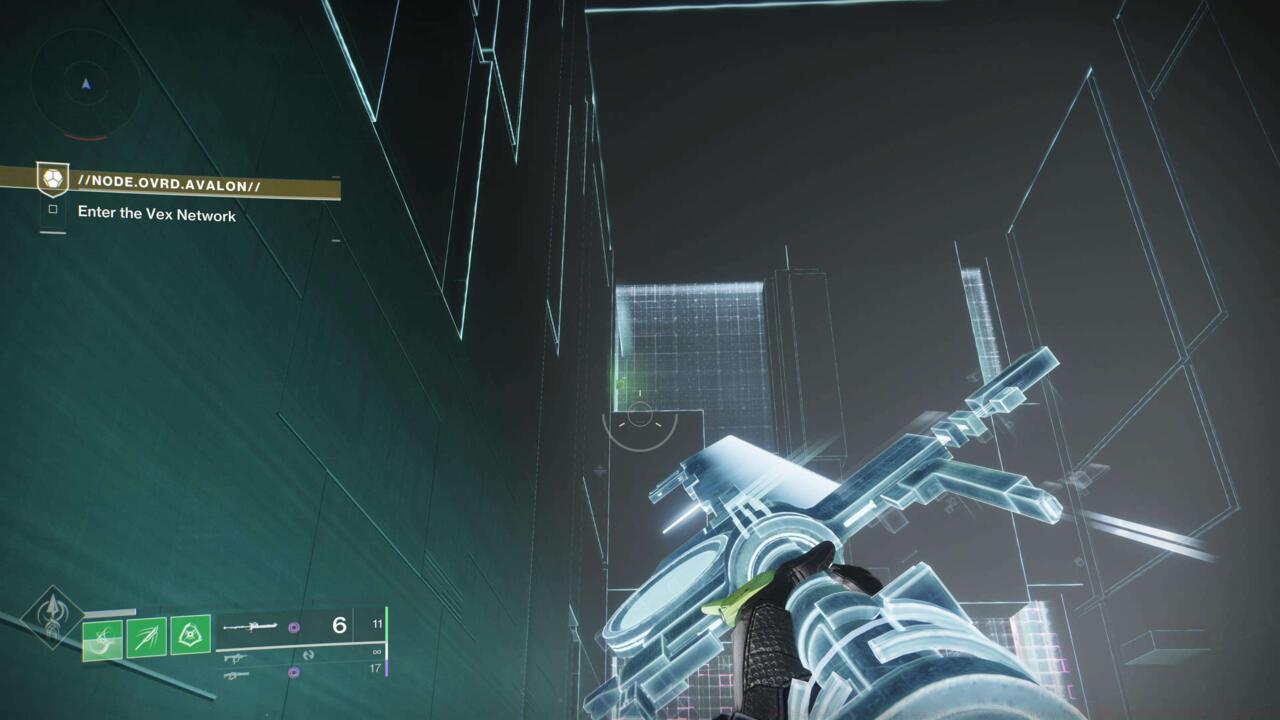Screen dimensions: 1280x720
Task: Click the SMG weapon silhouette icon
Action: [234, 659]
